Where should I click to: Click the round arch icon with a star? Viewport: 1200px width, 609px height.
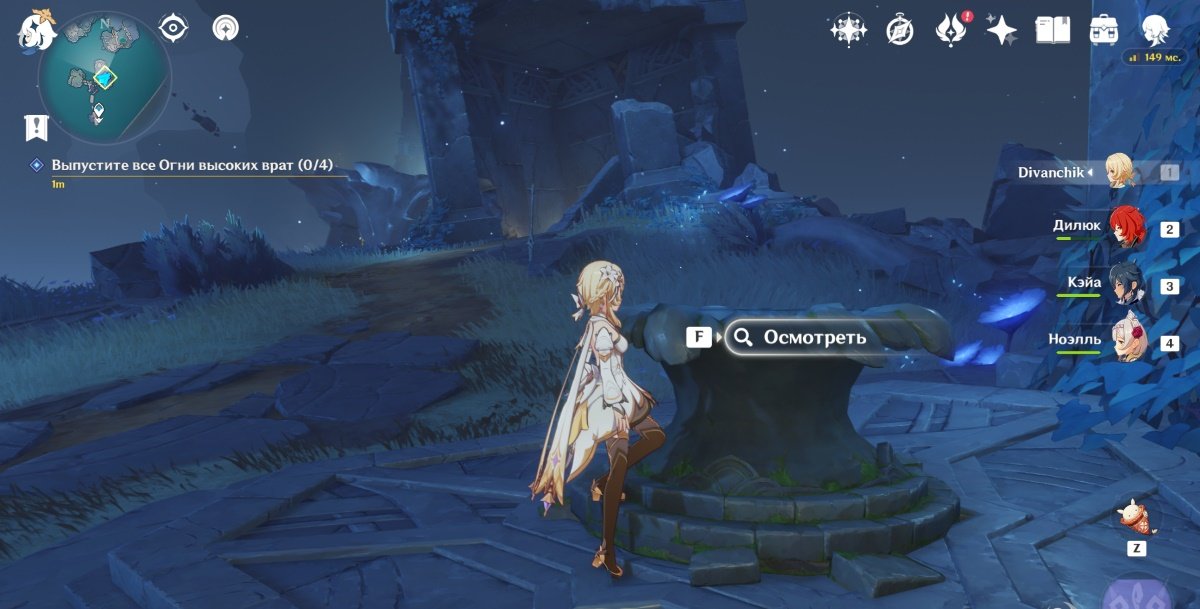click(x=226, y=28)
